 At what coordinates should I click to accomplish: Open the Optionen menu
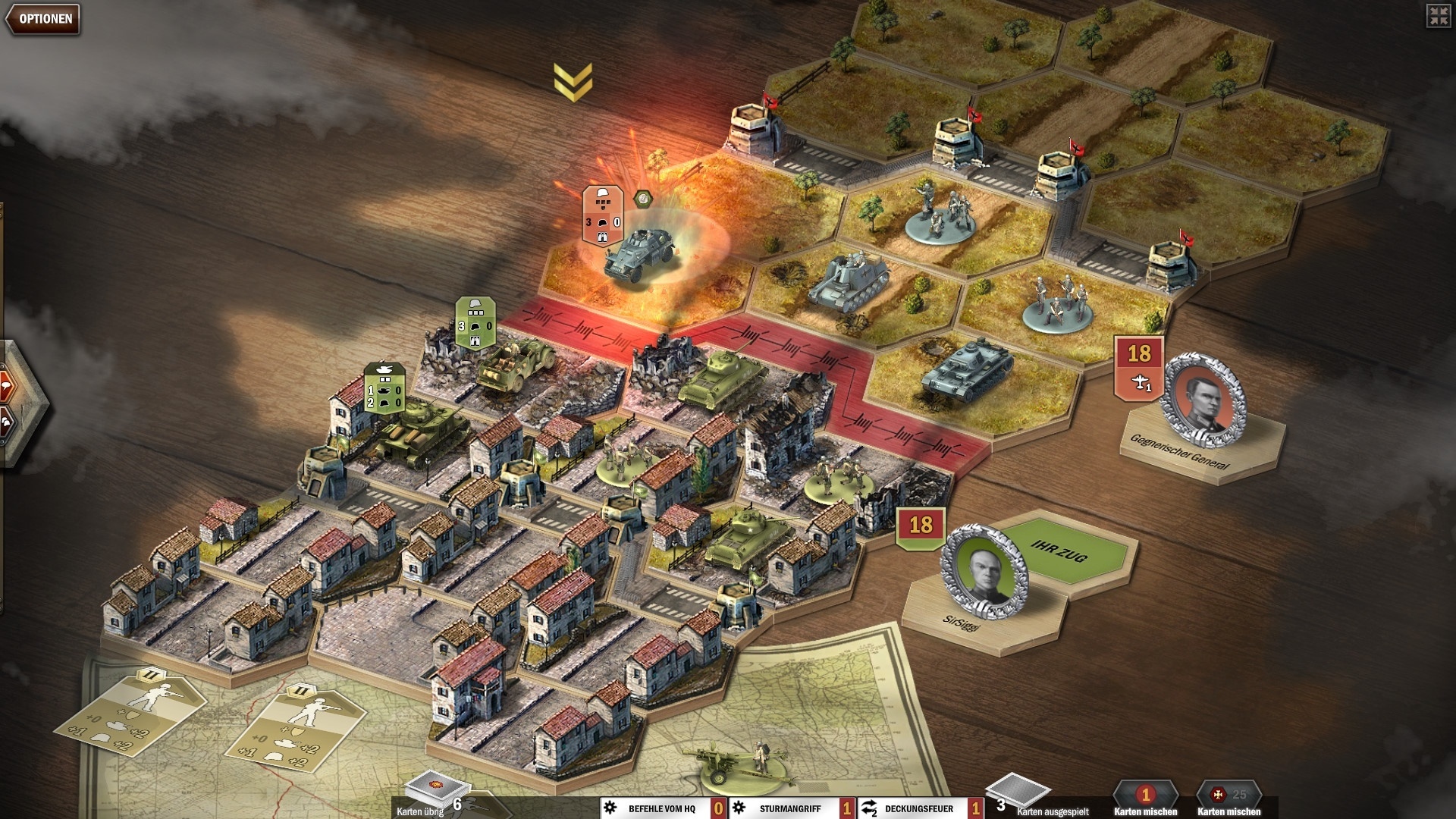42,18
